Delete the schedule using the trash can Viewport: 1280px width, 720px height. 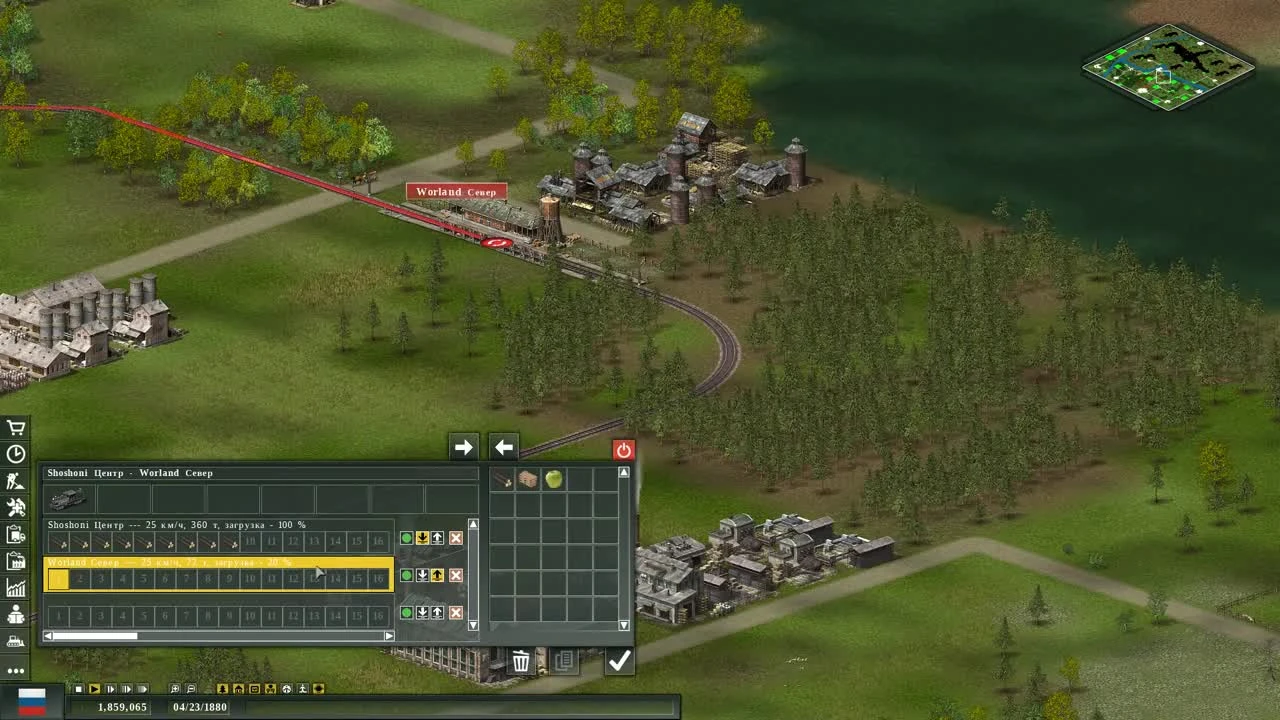tap(520, 660)
